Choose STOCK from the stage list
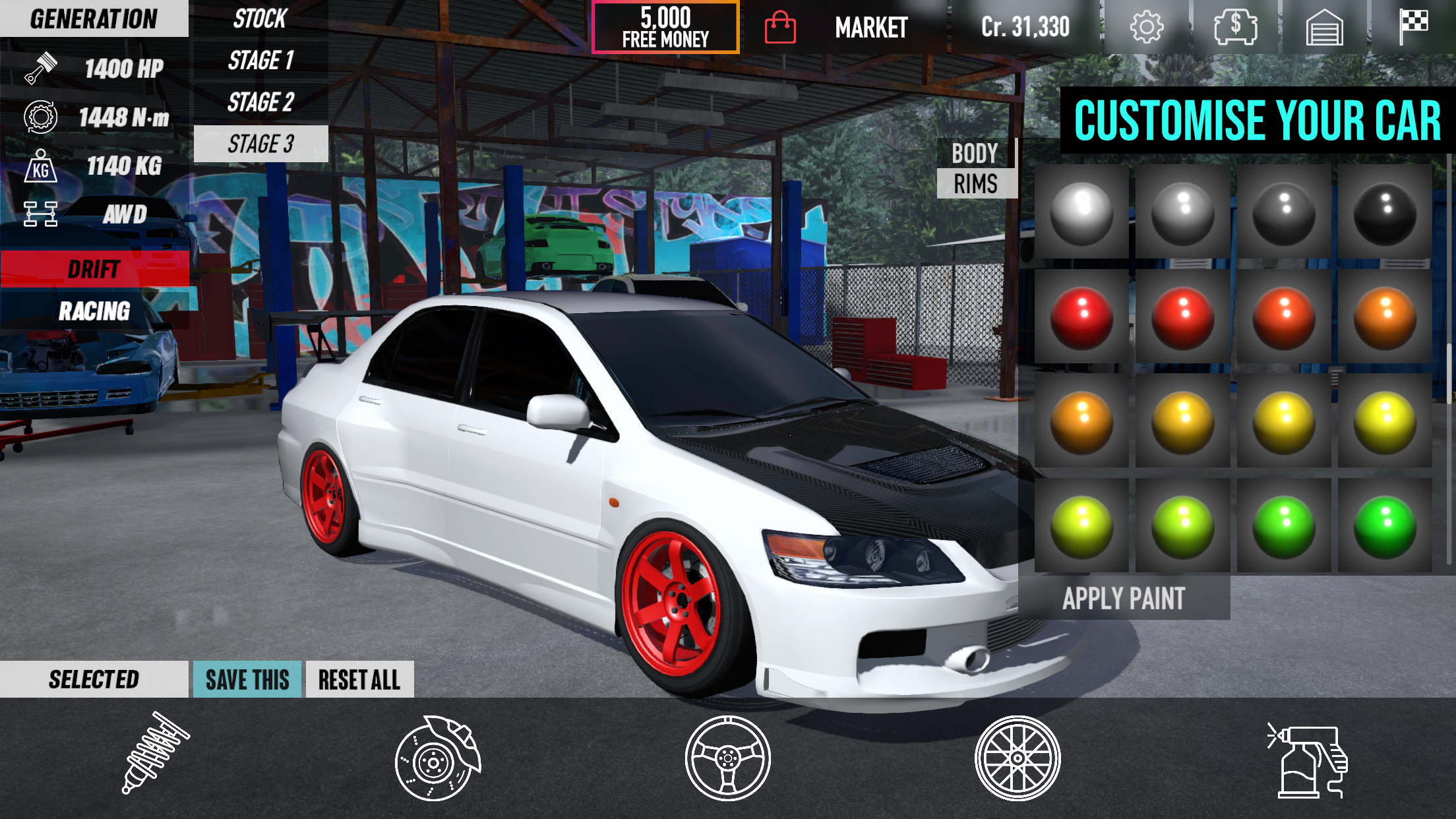 tap(260, 18)
